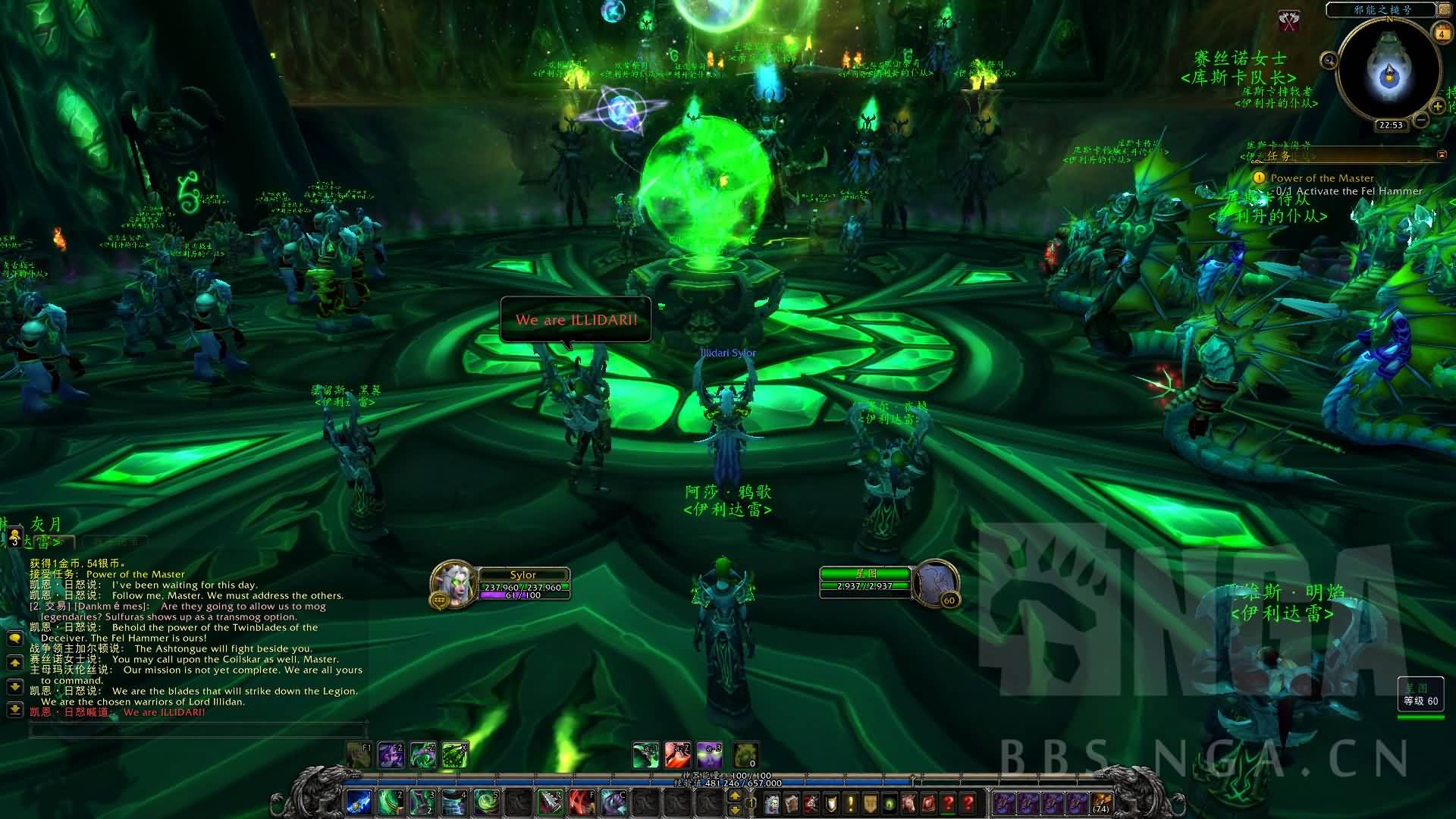
Task: Open the character info micro button
Action: point(771,802)
